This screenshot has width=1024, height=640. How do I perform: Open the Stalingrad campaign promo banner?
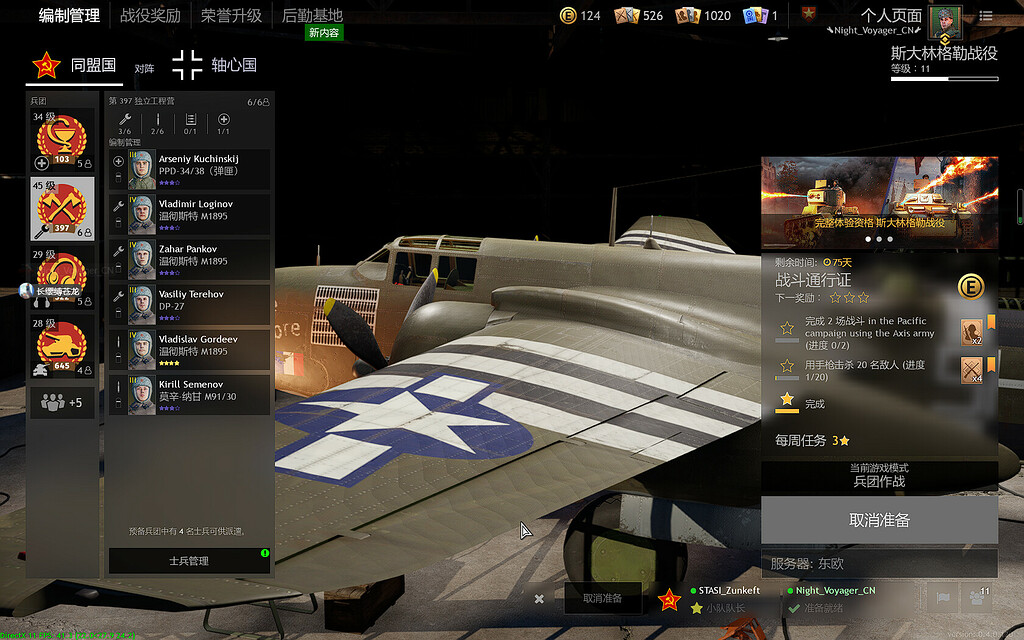(879, 201)
